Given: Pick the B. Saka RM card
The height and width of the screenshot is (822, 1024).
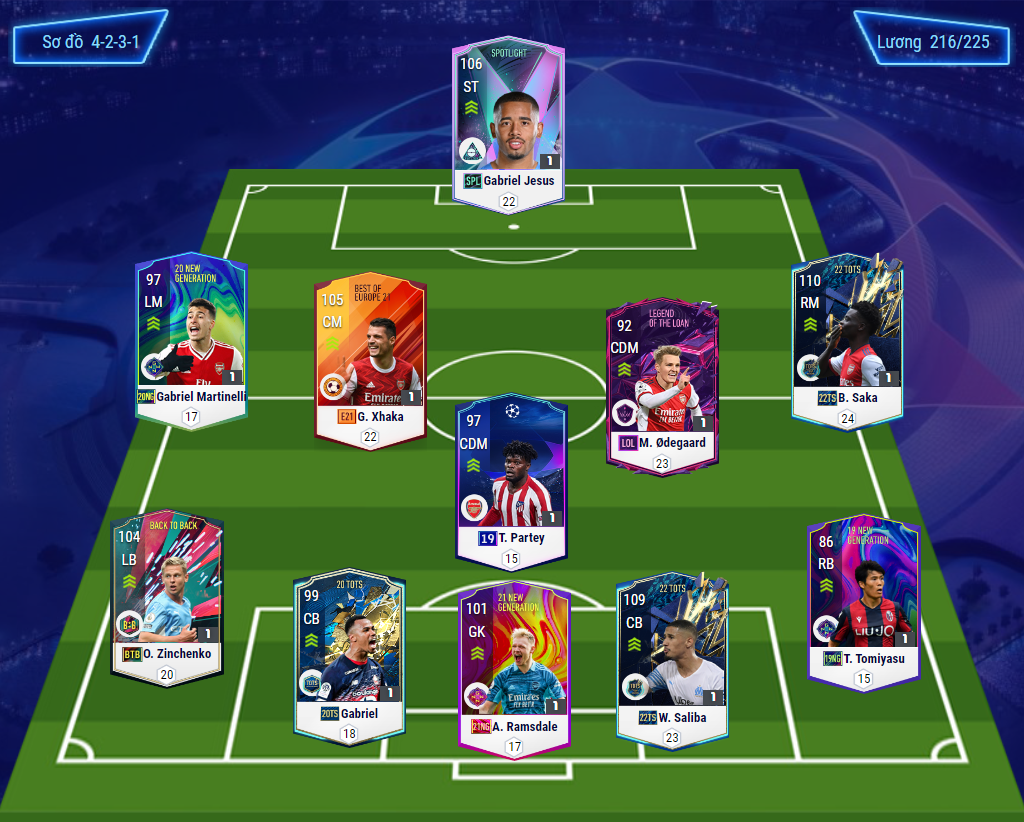Looking at the screenshot, I should (x=846, y=336).
